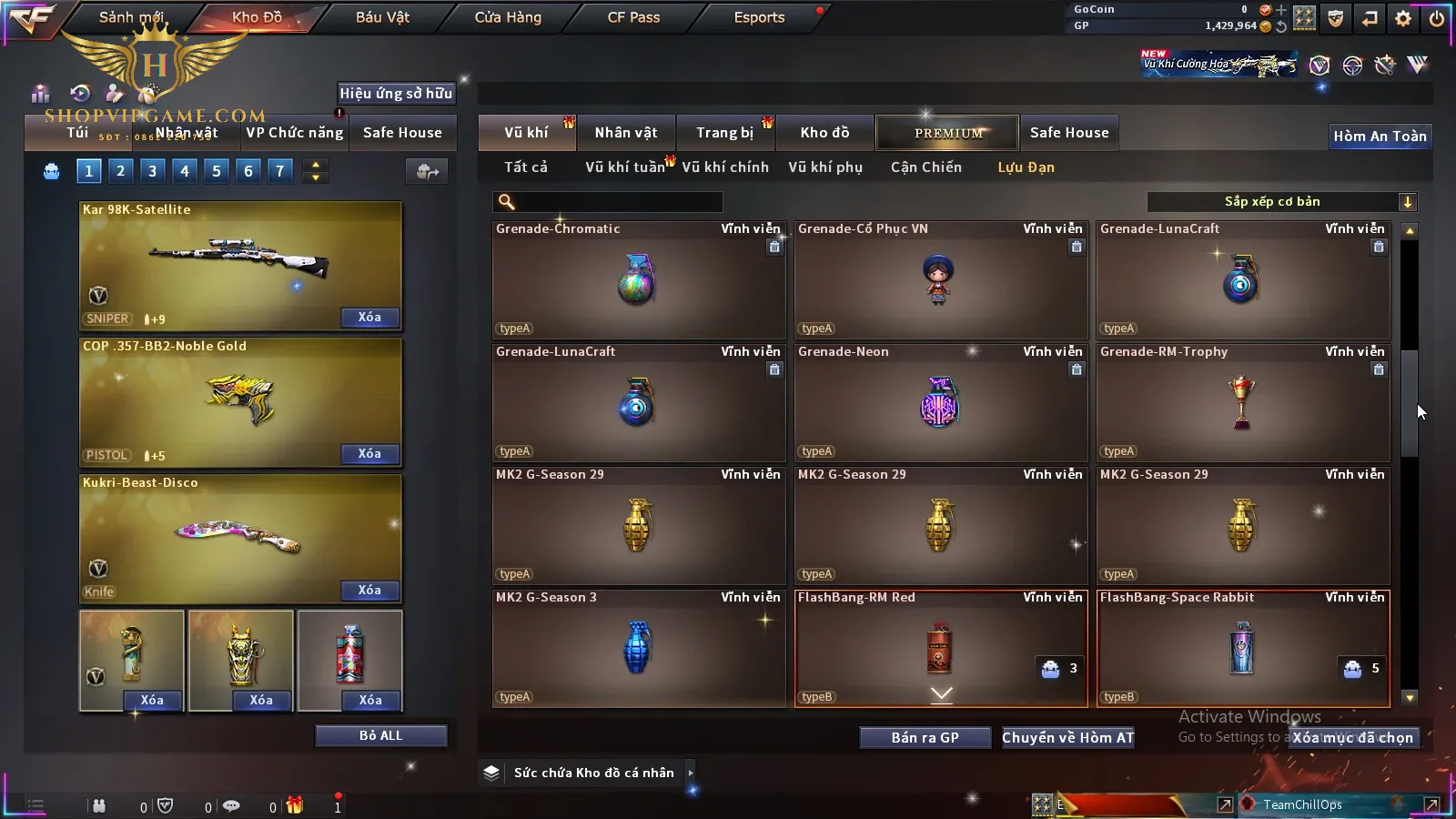1456x819 pixels.
Task: Open the Hòm An Toàn safe box
Action: (1380, 136)
